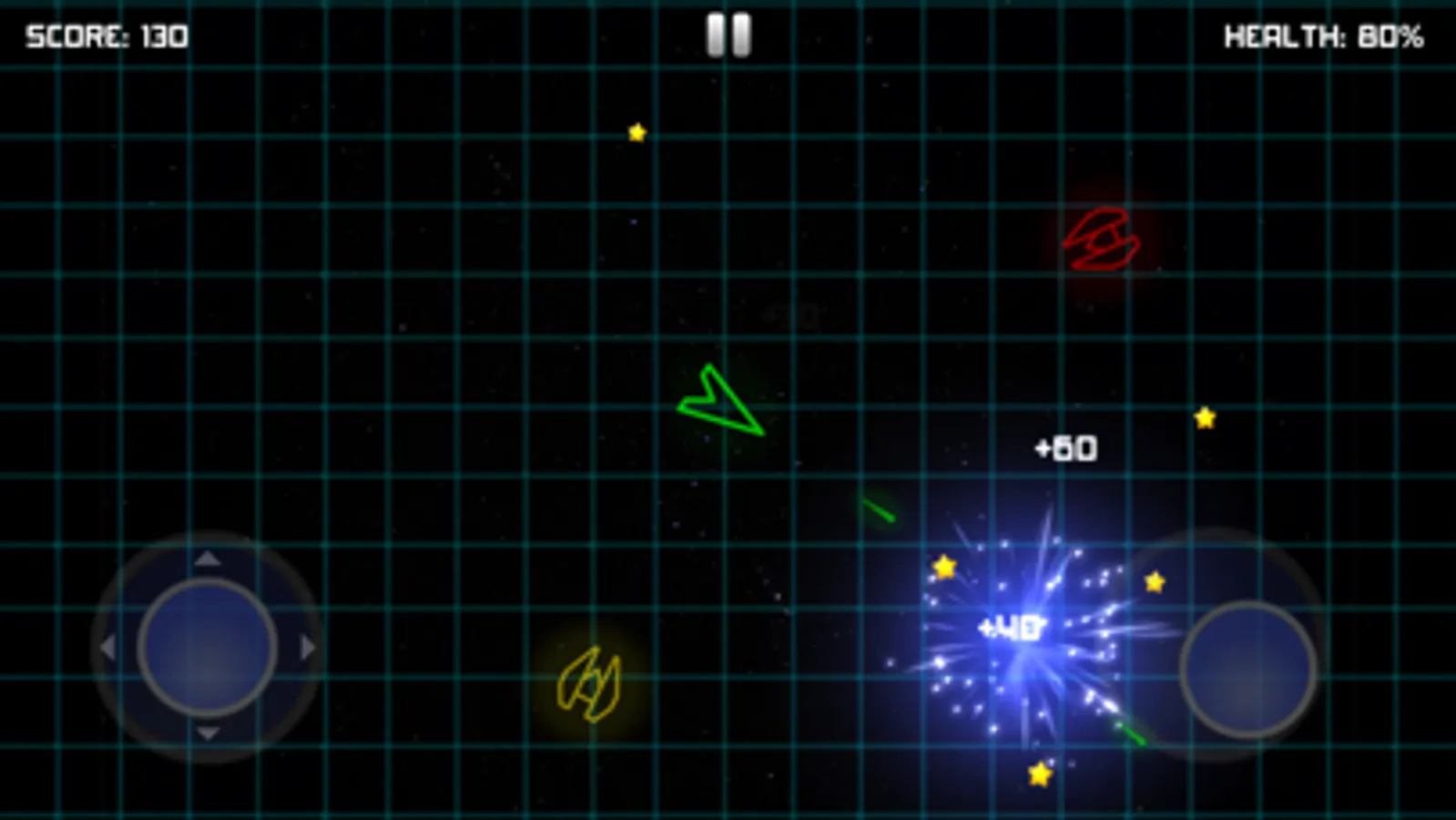Tap the pause icon at top center

coord(727,34)
